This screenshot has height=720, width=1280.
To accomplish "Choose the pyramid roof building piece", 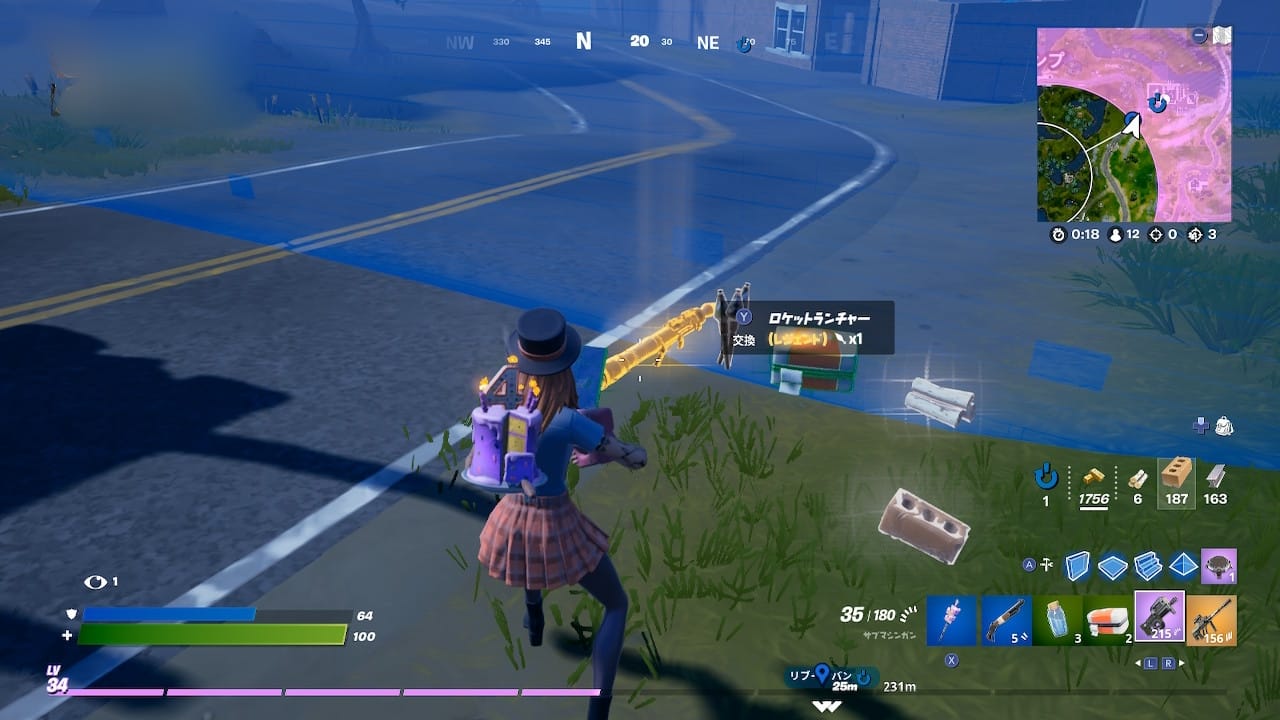I will (x=1182, y=566).
